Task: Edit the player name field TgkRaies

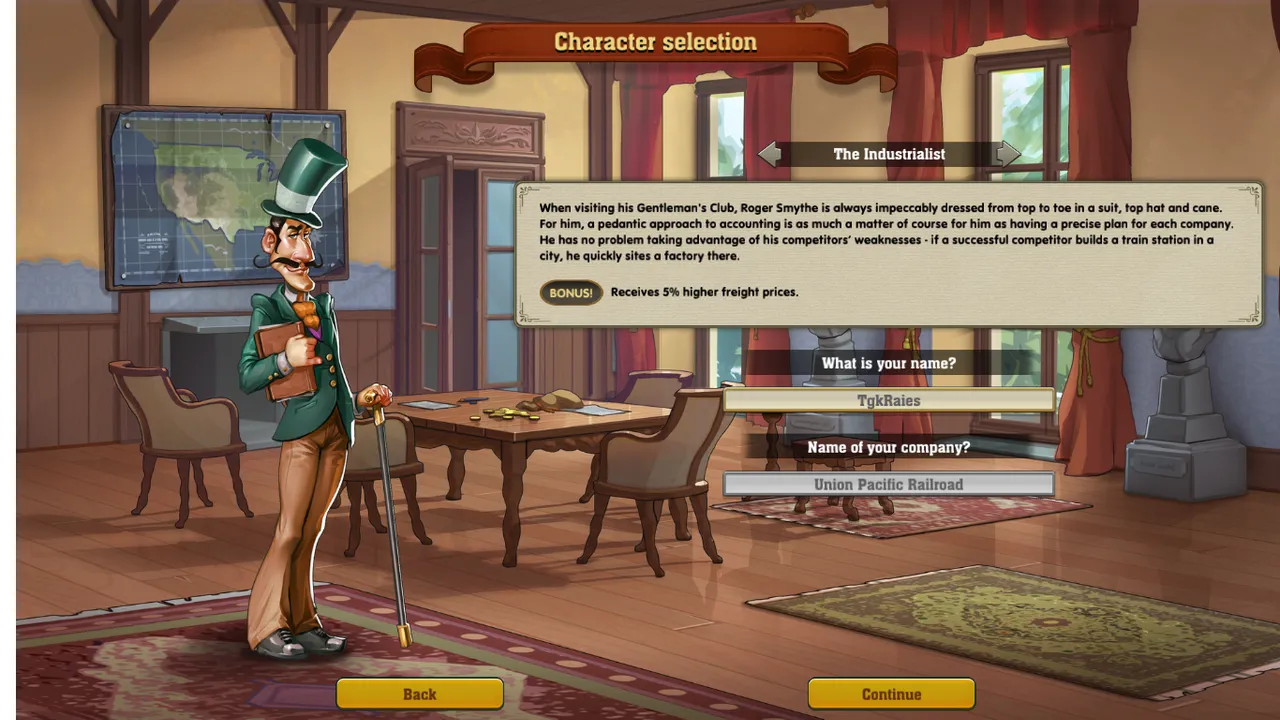Action: coord(888,401)
